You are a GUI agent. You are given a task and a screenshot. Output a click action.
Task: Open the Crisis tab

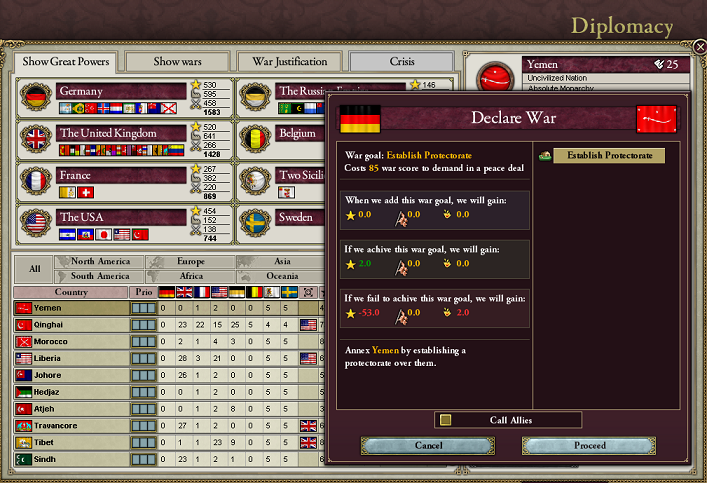pyautogui.click(x=402, y=62)
